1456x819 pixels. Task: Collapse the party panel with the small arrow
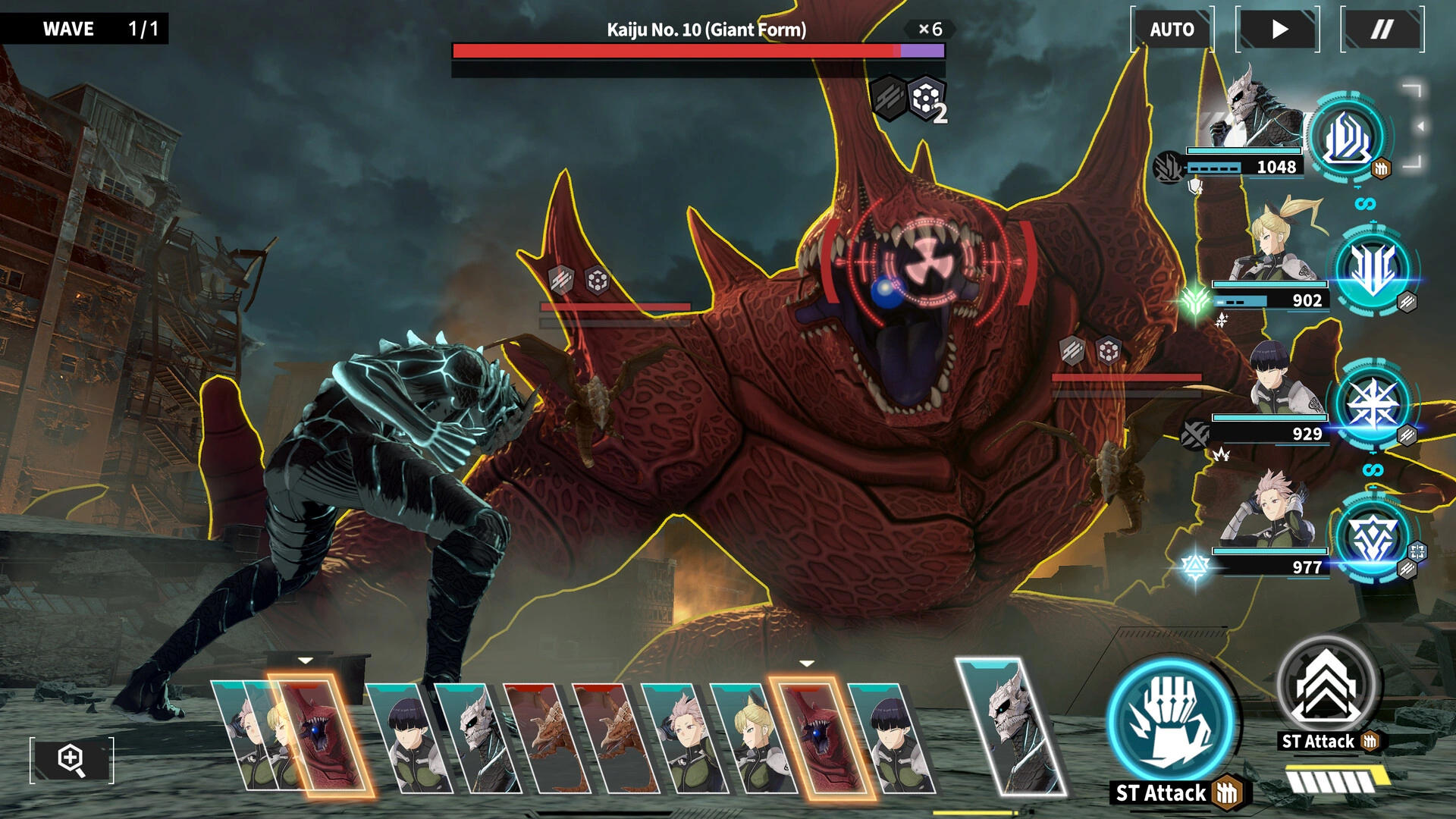(1420, 126)
